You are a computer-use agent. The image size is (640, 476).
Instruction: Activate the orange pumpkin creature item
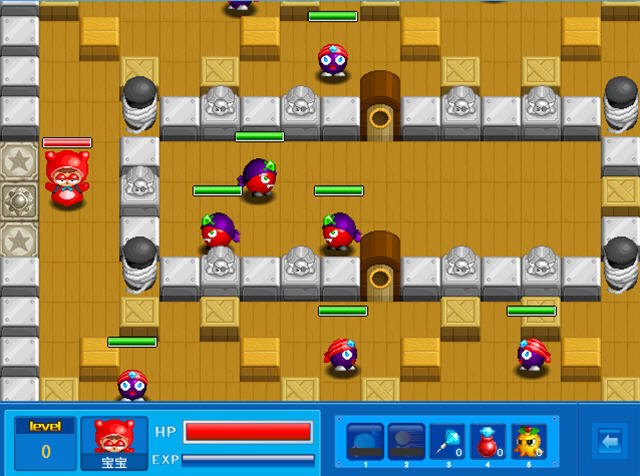point(528,441)
